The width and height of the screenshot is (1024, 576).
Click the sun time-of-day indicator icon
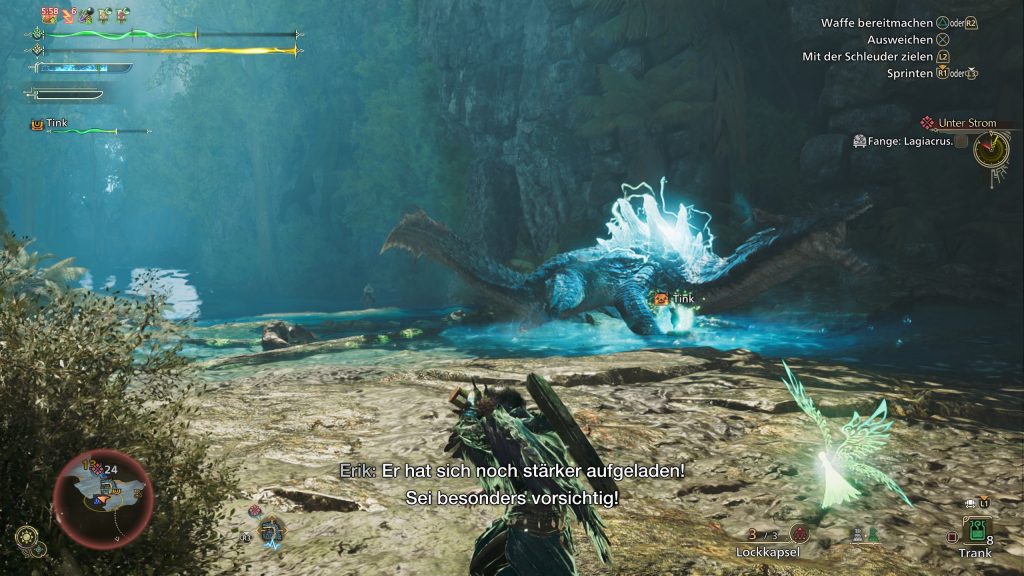pyautogui.click(x=27, y=536)
